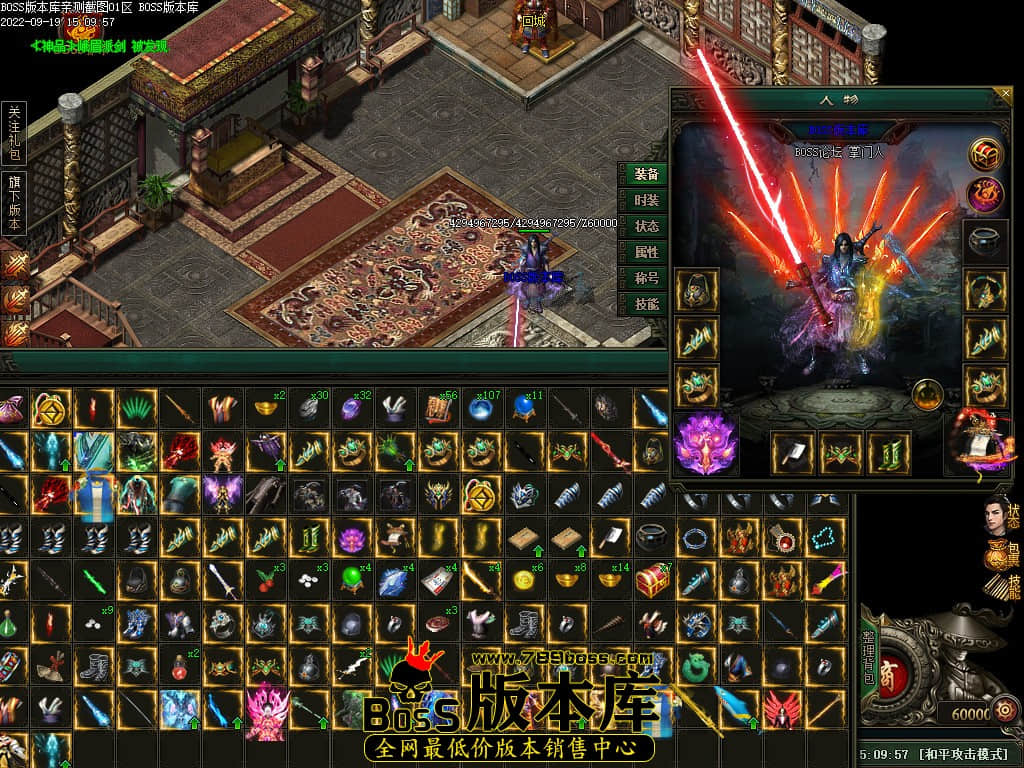Select the 属性 attributes tab
Image resolution: width=1024 pixels, height=768 pixels.
[646, 252]
